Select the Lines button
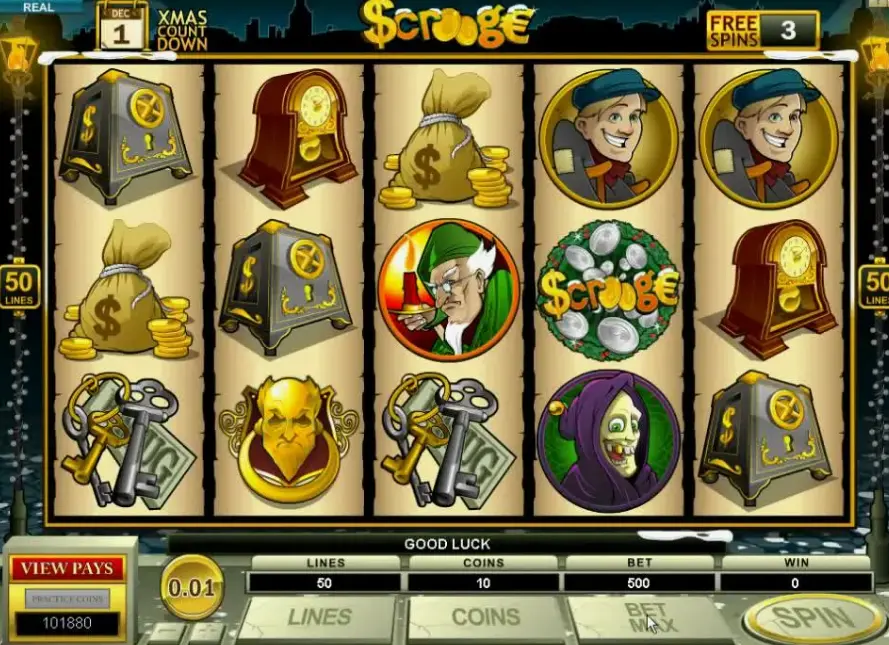The height and width of the screenshot is (645, 889). click(319, 617)
